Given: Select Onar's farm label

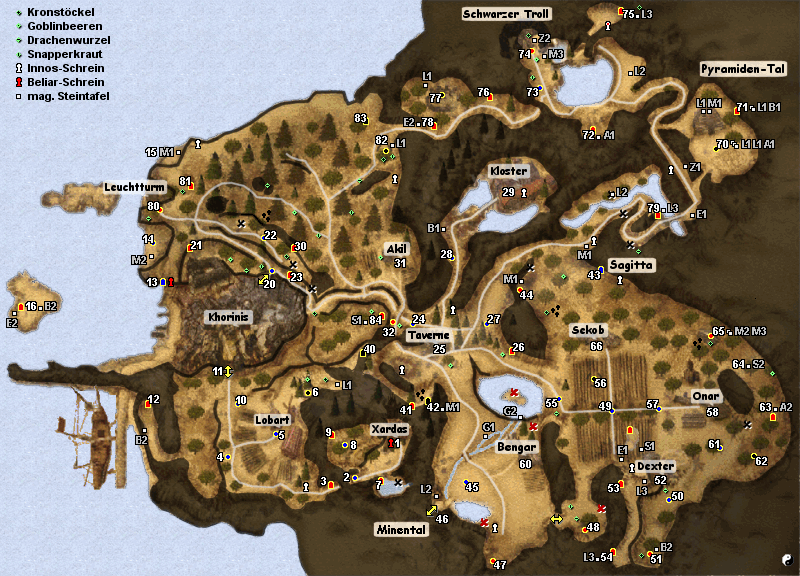Looking at the screenshot, I should click(706, 396).
